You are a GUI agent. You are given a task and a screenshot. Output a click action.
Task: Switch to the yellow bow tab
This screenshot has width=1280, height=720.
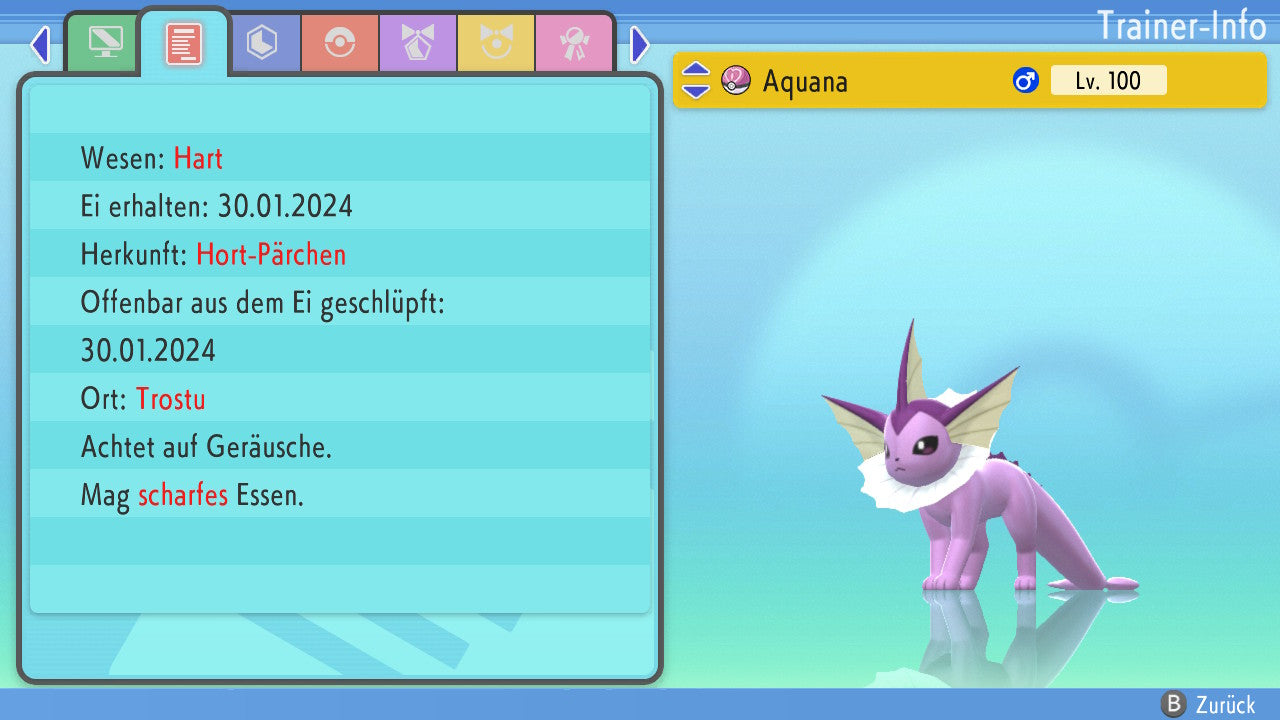point(496,43)
